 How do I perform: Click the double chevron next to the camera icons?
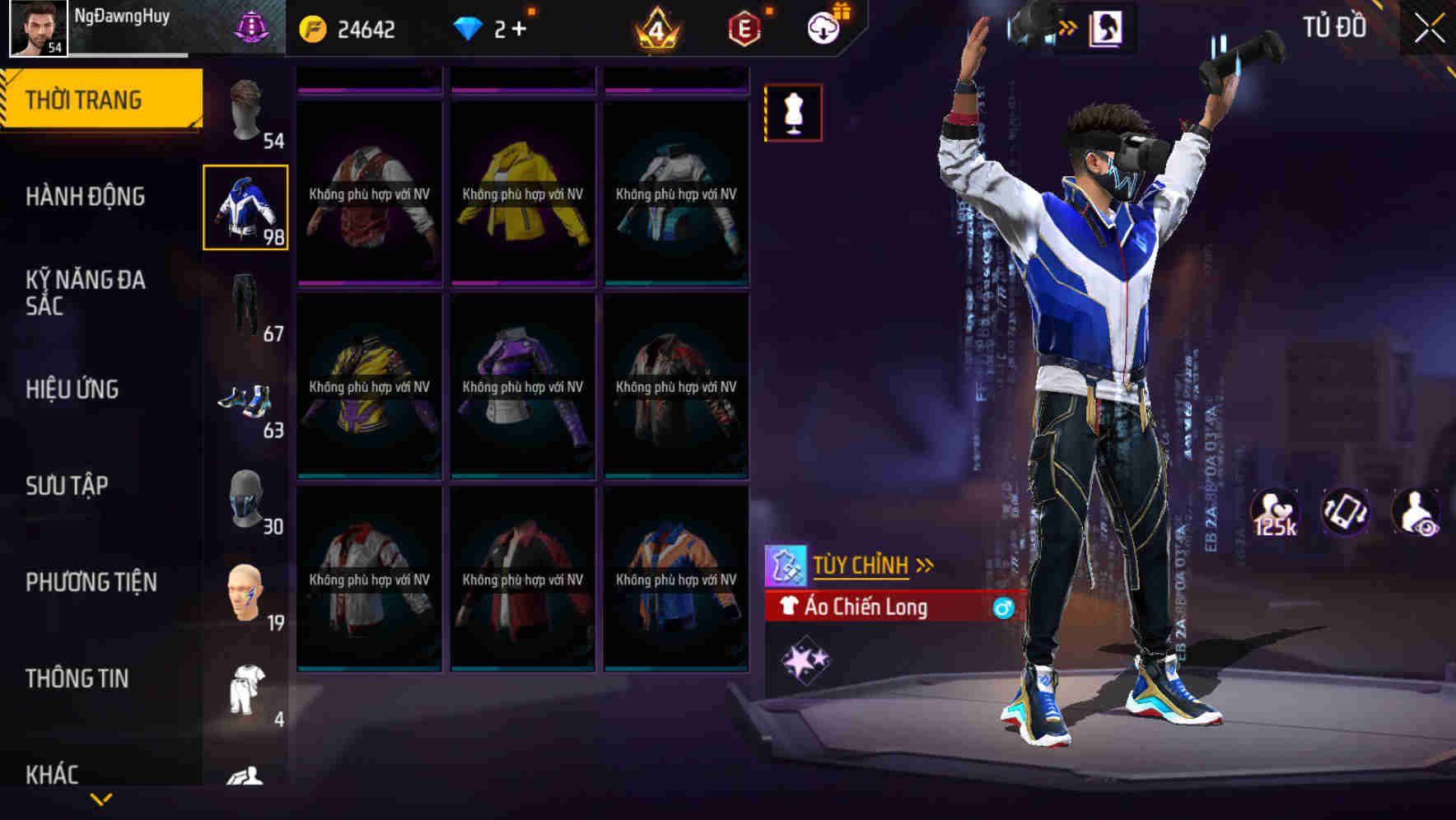(1068, 26)
